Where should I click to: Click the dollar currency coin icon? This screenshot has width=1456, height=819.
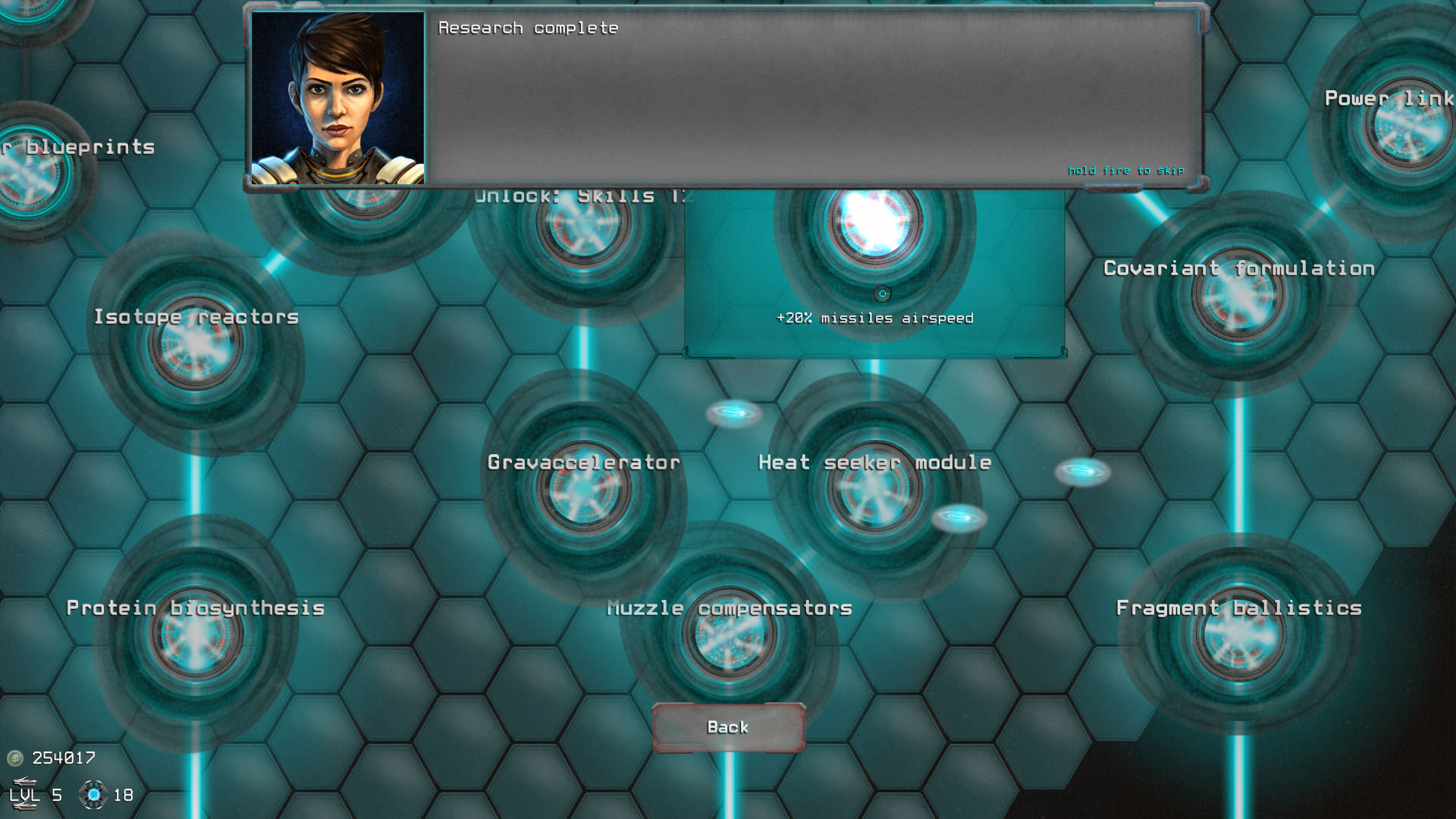[x=15, y=757]
